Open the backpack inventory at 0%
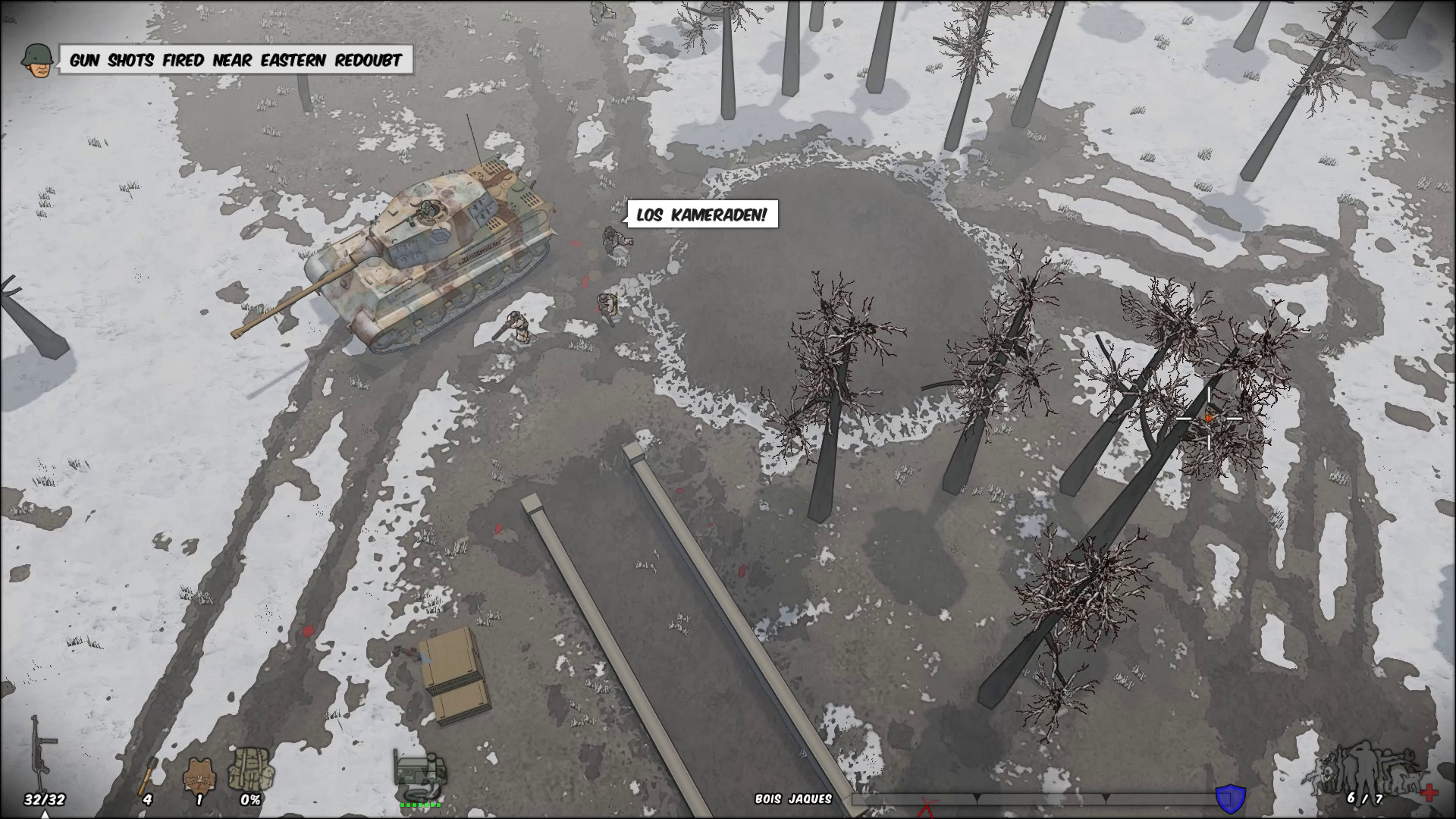 pyautogui.click(x=250, y=770)
